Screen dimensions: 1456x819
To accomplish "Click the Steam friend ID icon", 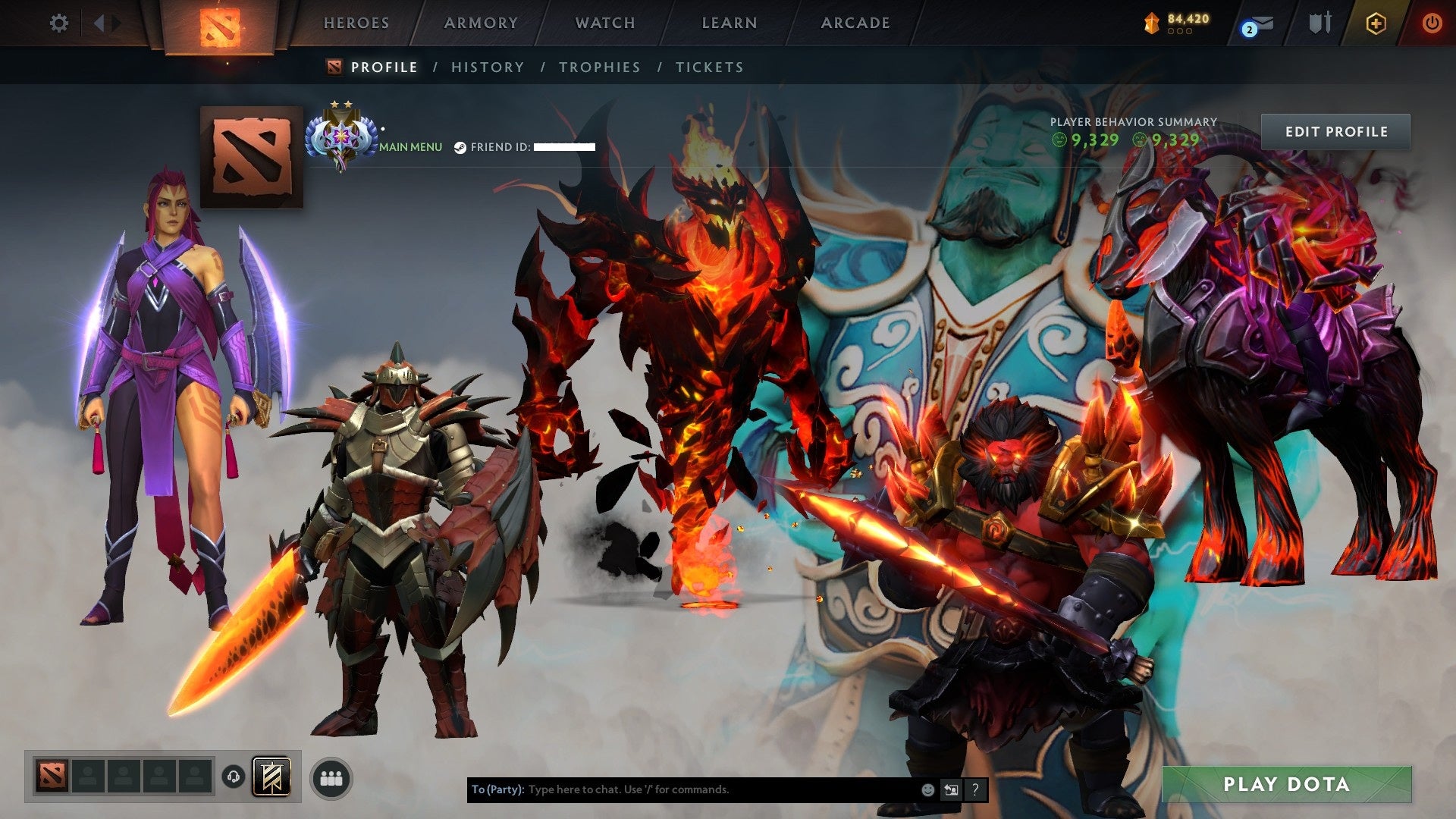I will pyautogui.click(x=460, y=147).
